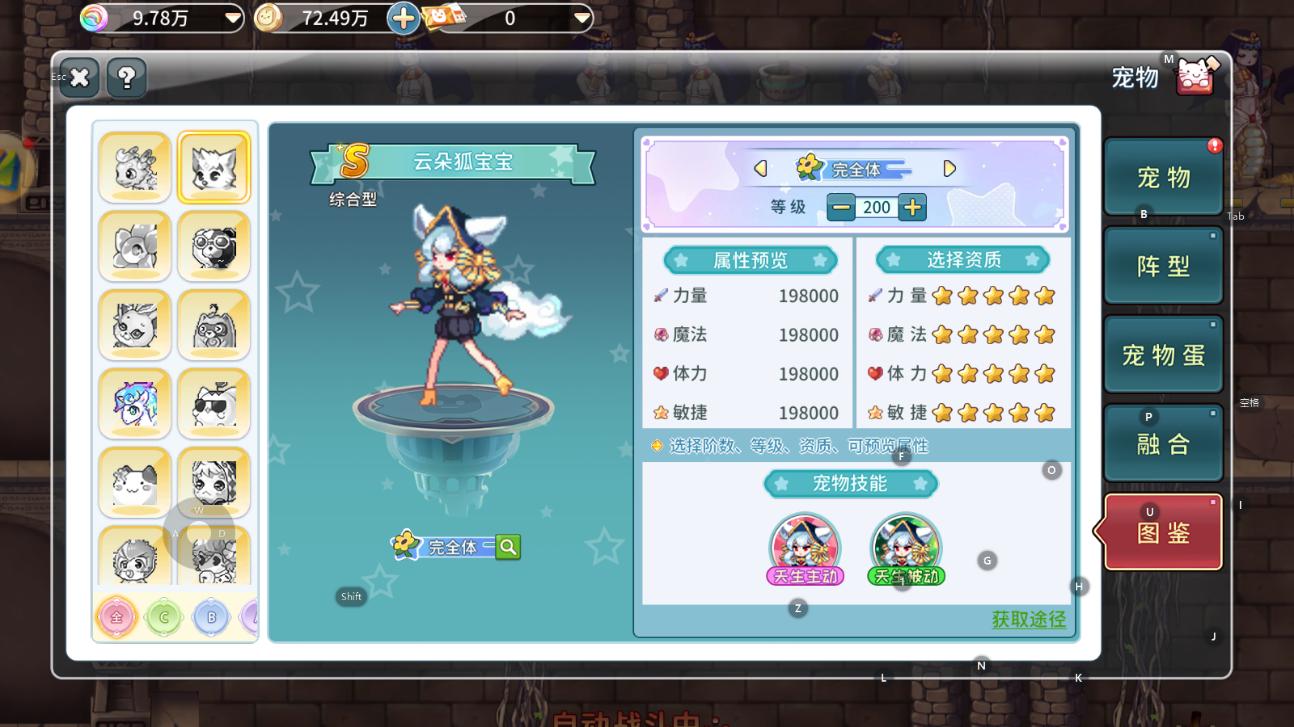Show the previous evolution stage with the left arrow
This screenshot has width=1294, height=727.
(761, 169)
